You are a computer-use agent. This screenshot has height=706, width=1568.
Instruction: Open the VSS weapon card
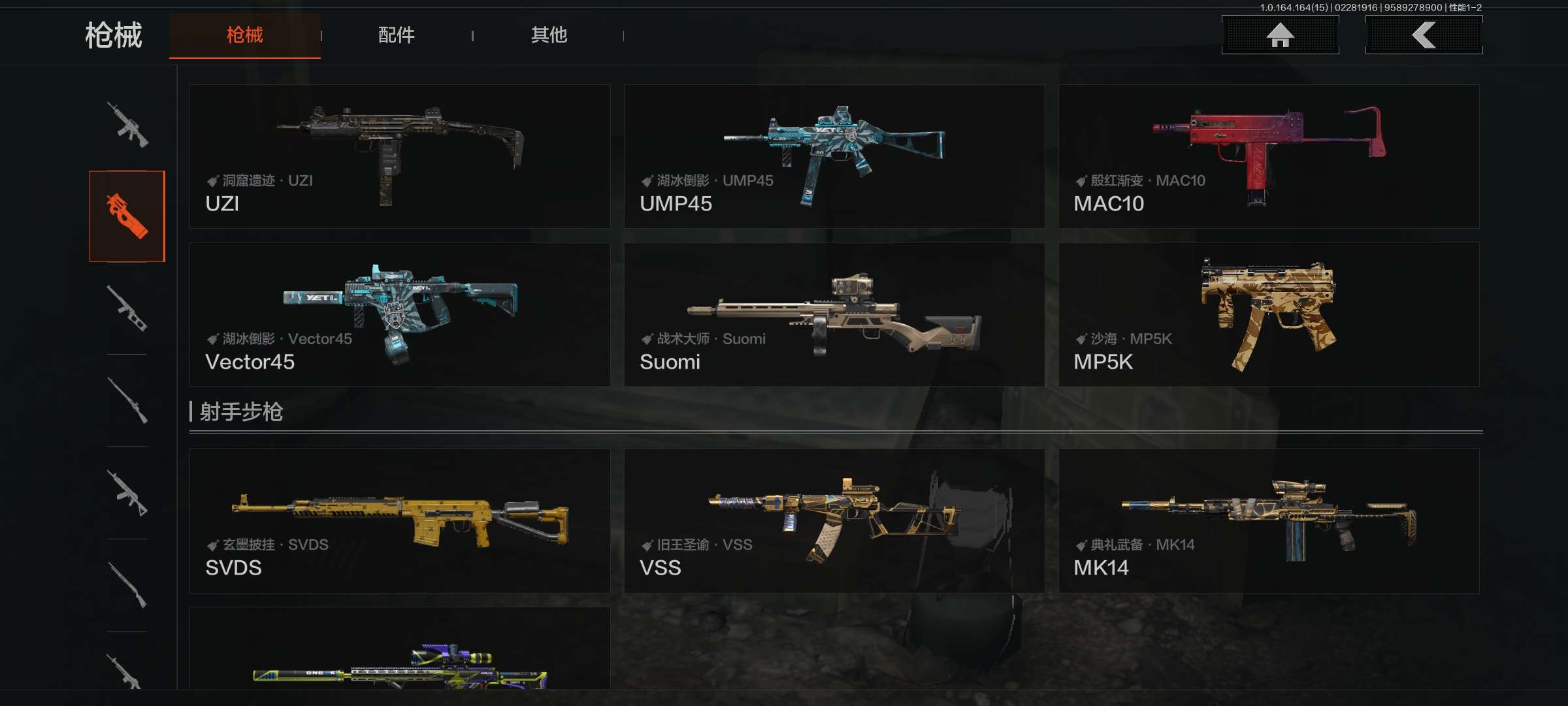pyautogui.click(x=834, y=520)
